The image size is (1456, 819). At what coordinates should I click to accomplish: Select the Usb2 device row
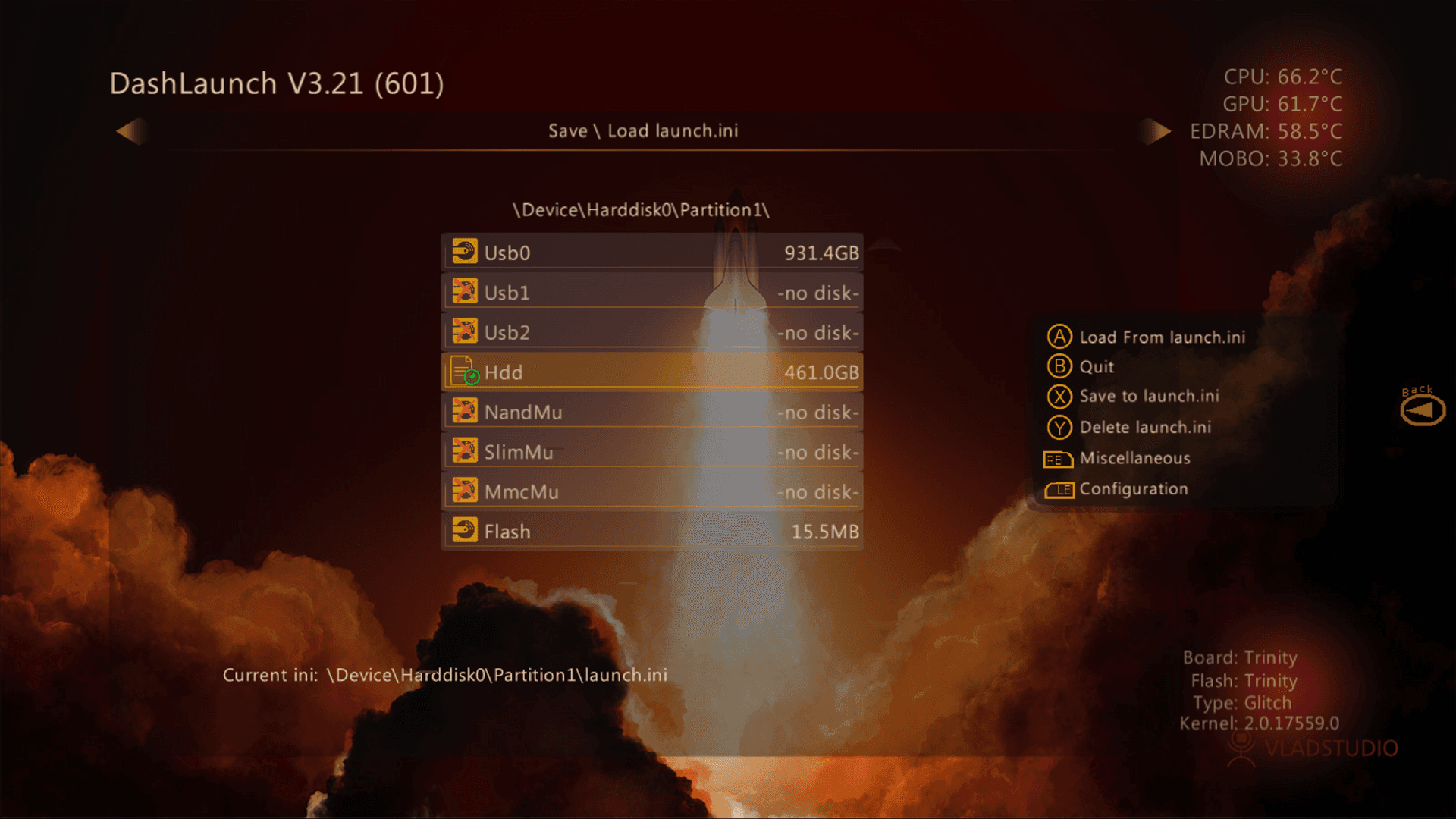pos(651,332)
